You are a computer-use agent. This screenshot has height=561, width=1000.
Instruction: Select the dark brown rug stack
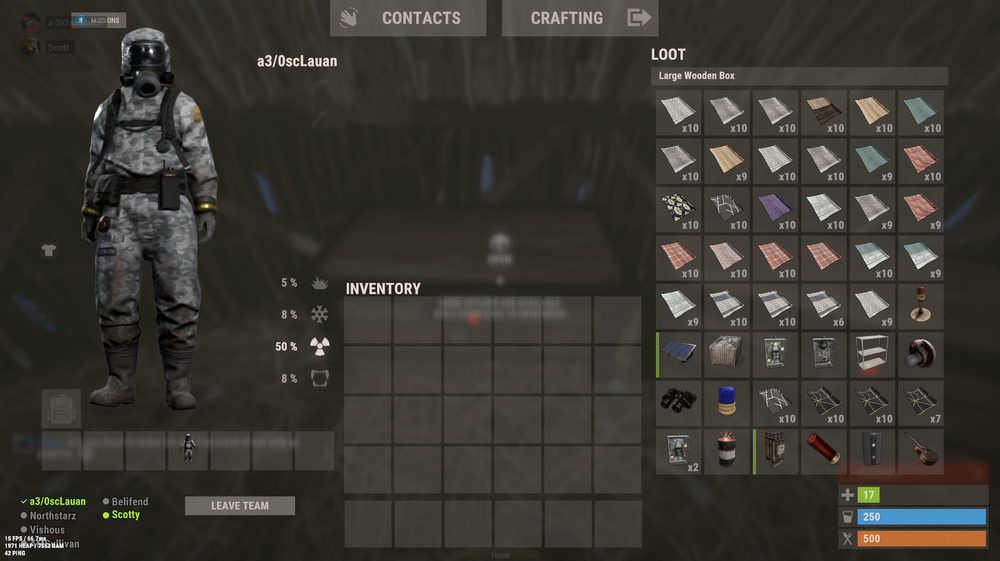825,112
